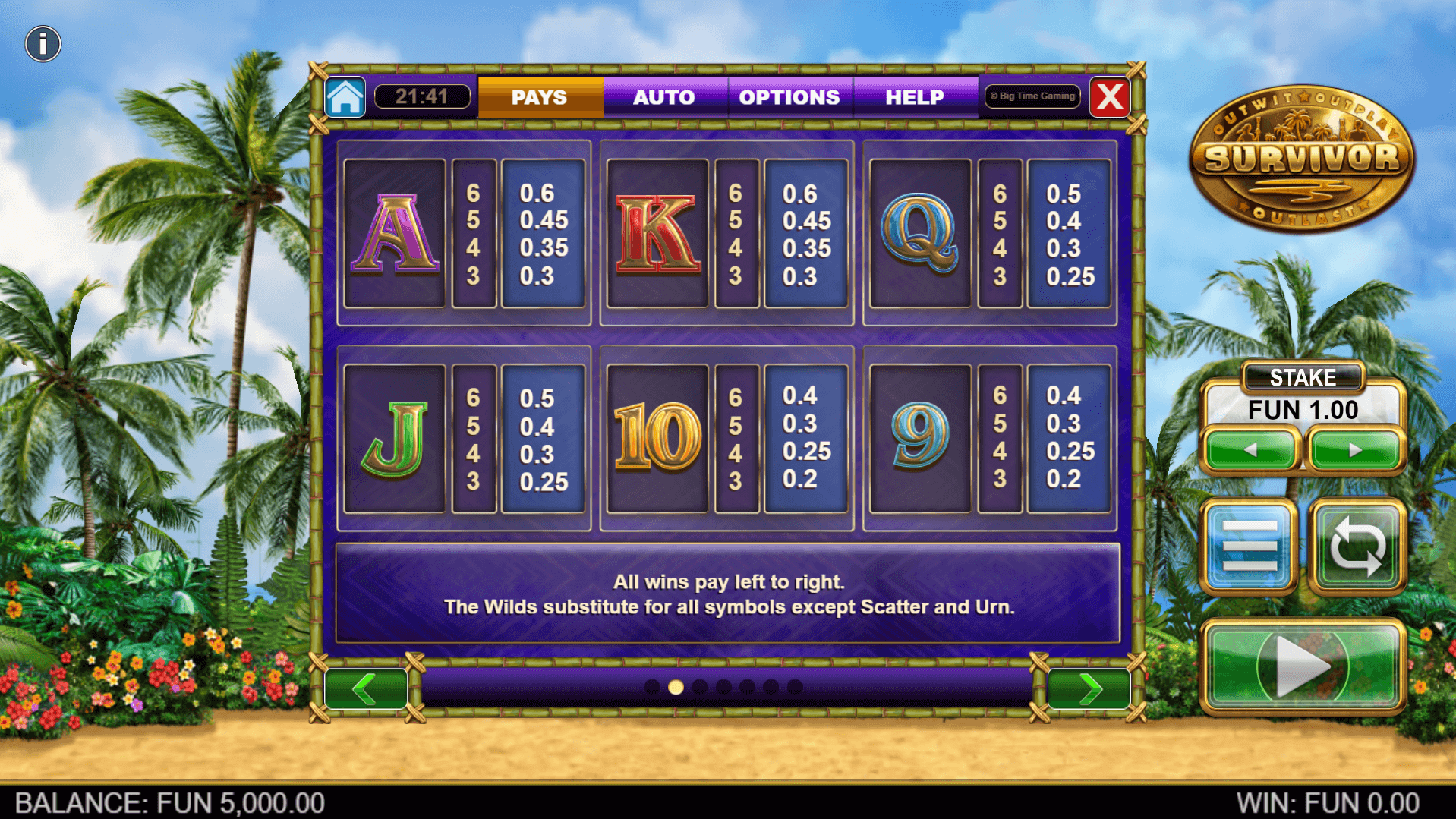Open the info button in the corner
Viewport: 1456px width, 819px height.
pyautogui.click(x=43, y=44)
